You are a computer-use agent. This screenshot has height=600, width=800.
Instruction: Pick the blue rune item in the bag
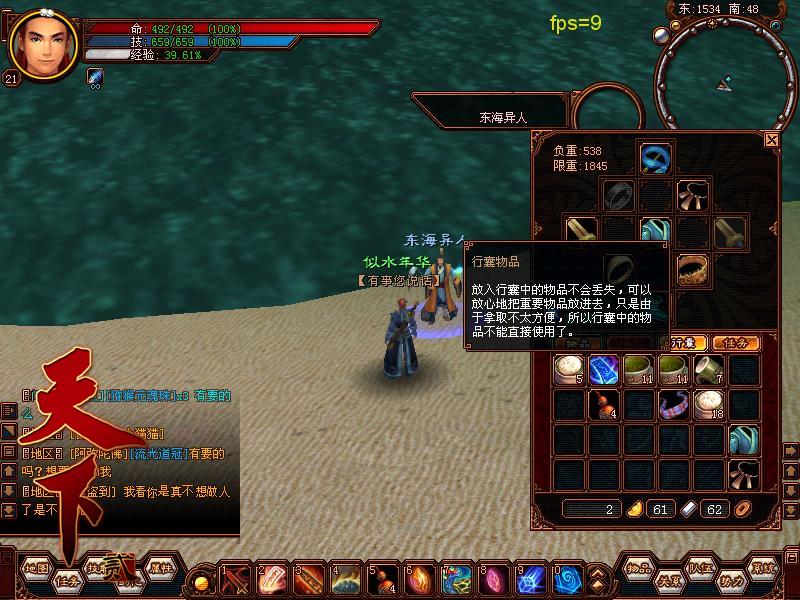click(604, 370)
